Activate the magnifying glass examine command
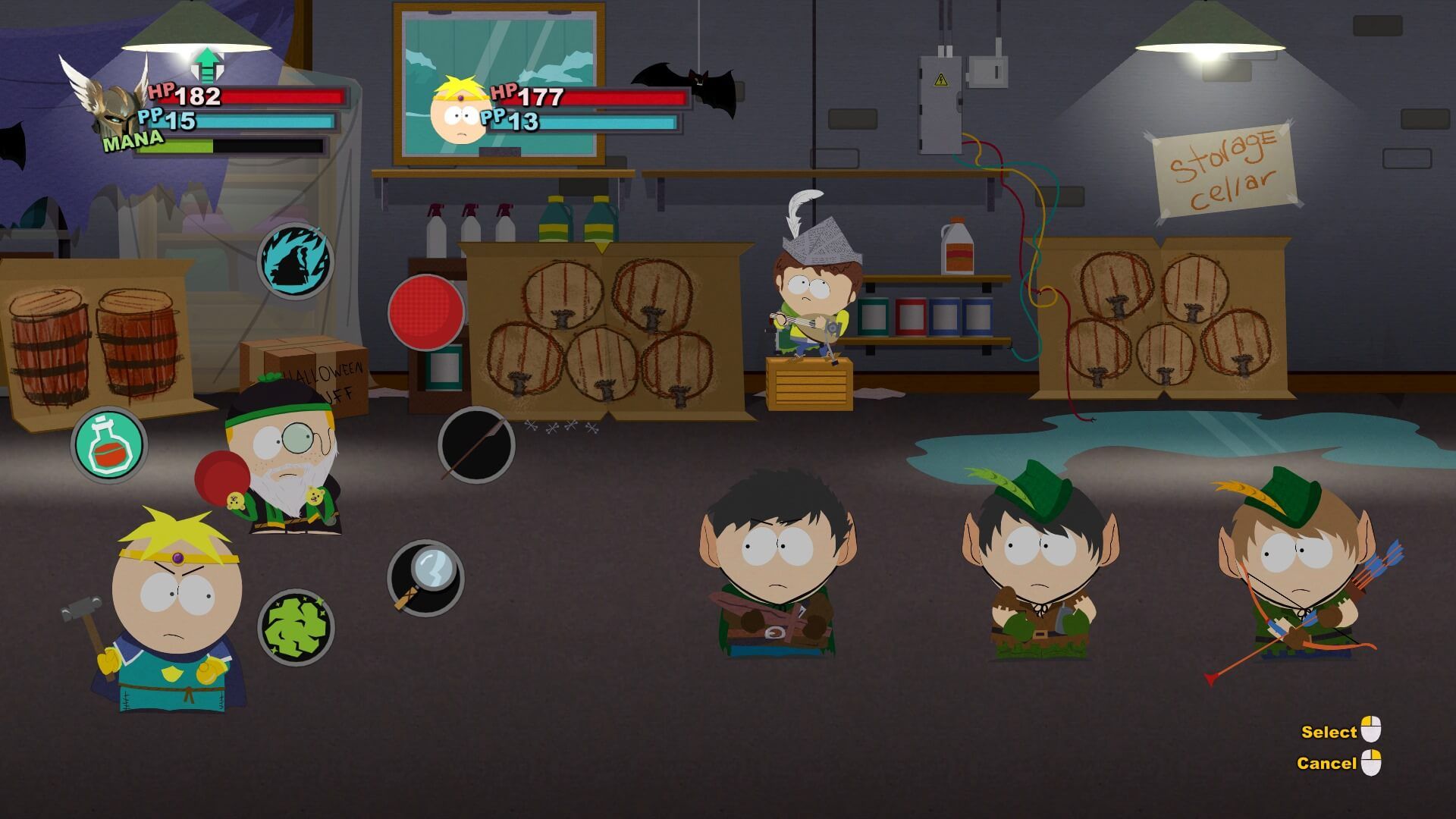This screenshot has height=819, width=1456. coord(425,578)
